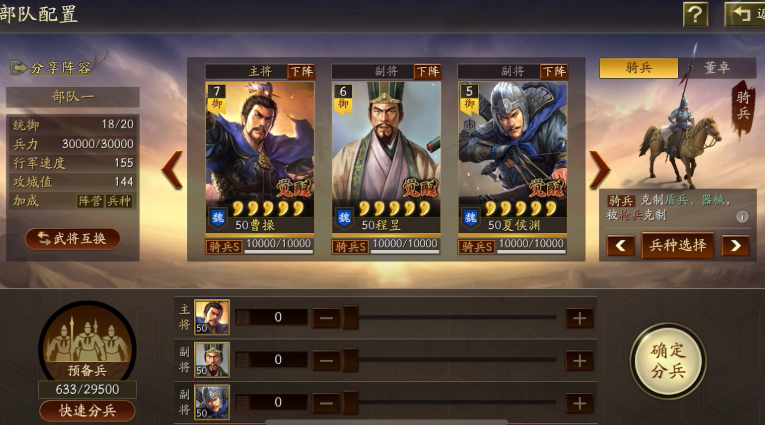Open the 阵营 faction bonus tag
Screen dimensions: 765x425
click(92, 200)
